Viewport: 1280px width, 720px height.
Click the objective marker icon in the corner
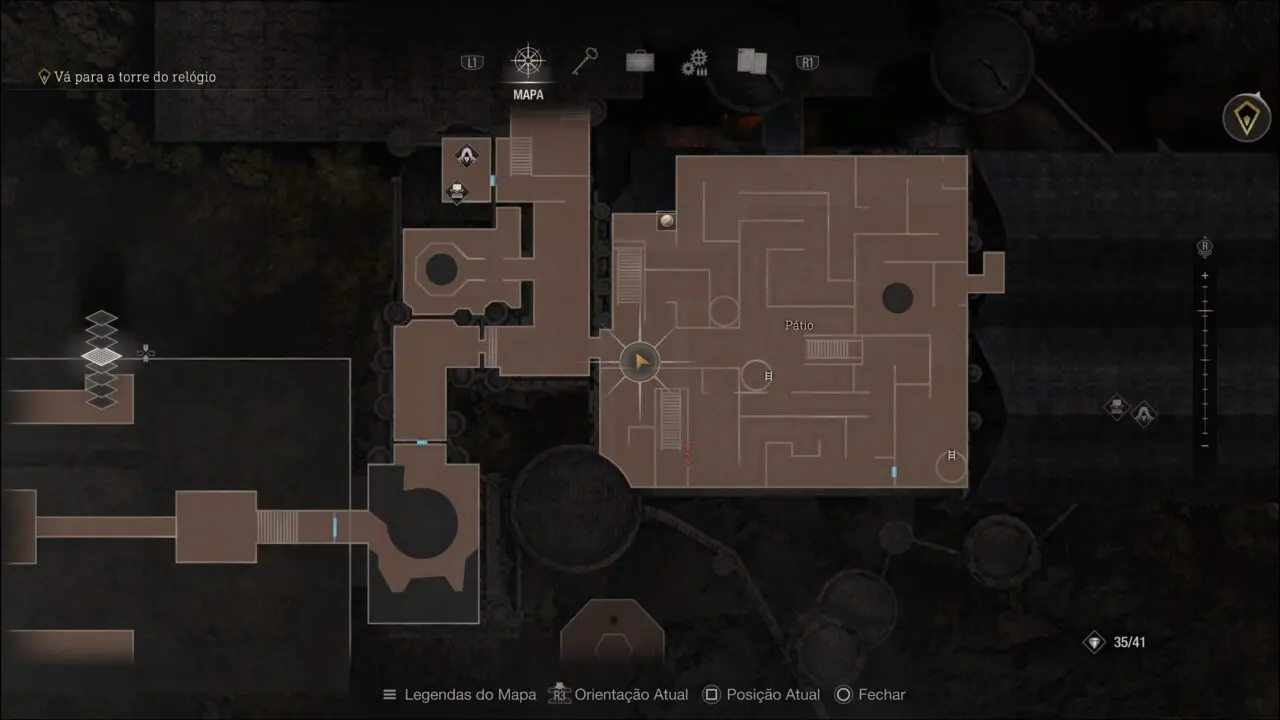pos(1246,119)
